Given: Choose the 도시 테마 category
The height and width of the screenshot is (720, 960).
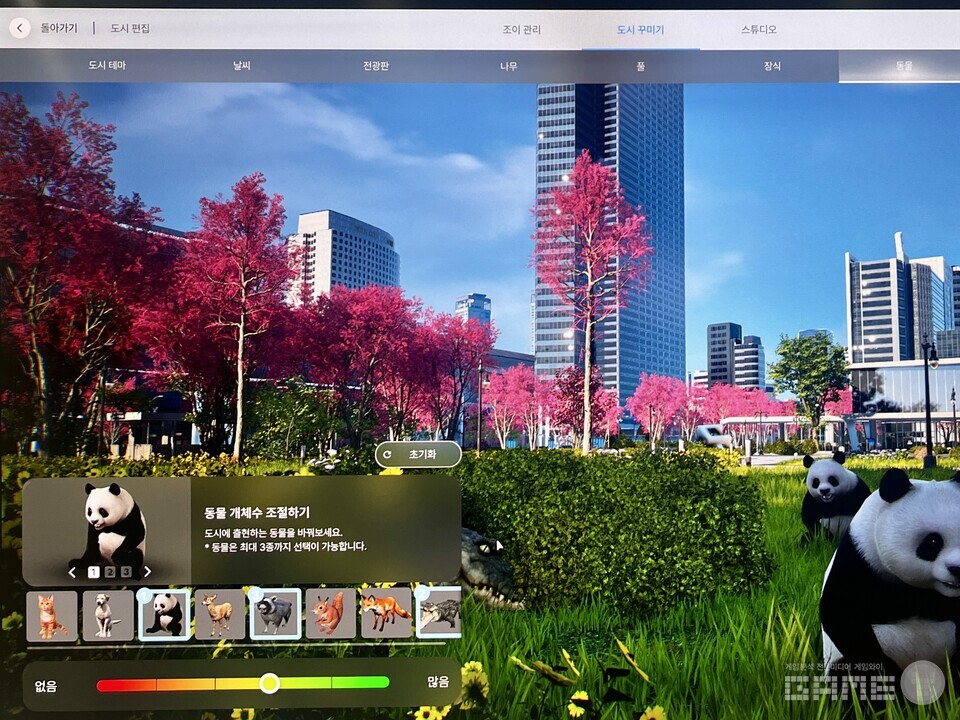Looking at the screenshot, I should pos(107,66).
